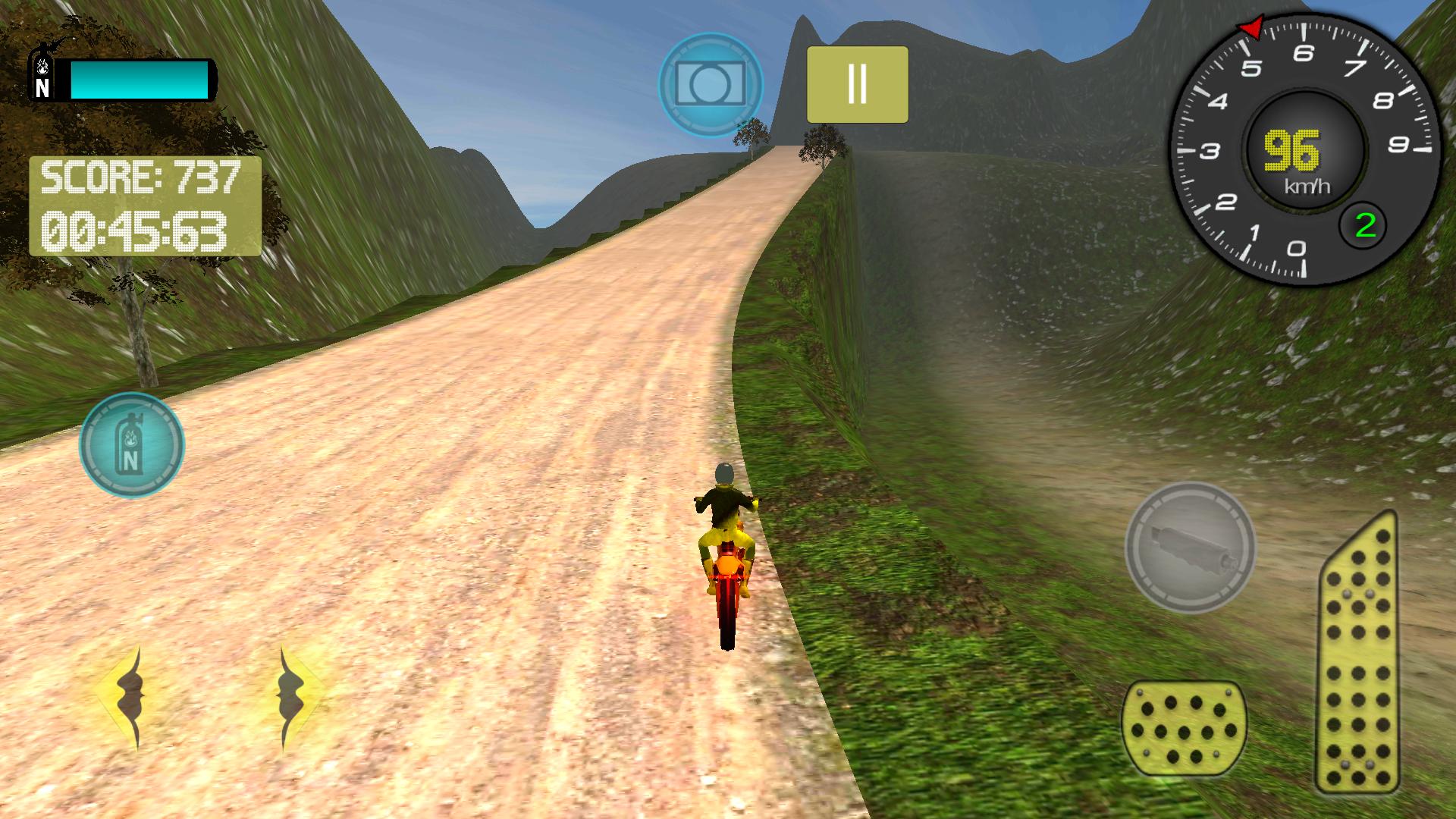Select the race timer showing 00:45:63
The height and width of the screenshot is (819, 1456).
pos(136,231)
